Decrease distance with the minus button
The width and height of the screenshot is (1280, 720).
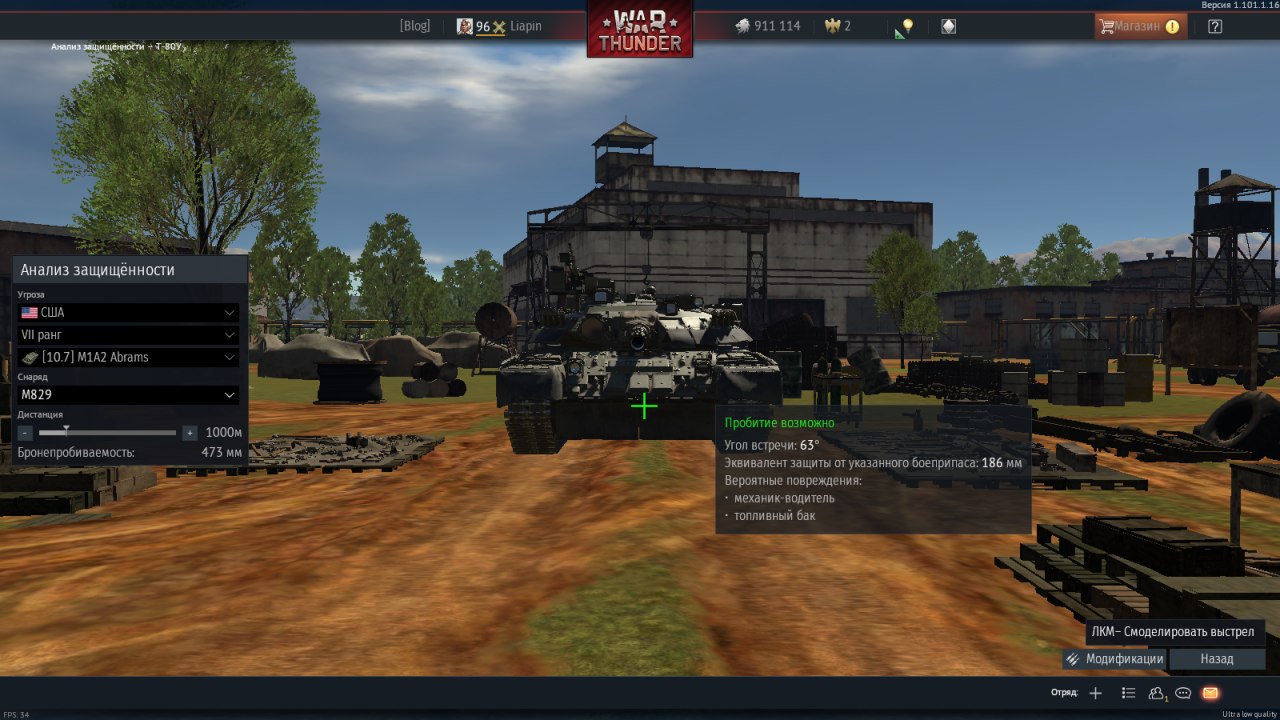coord(25,433)
